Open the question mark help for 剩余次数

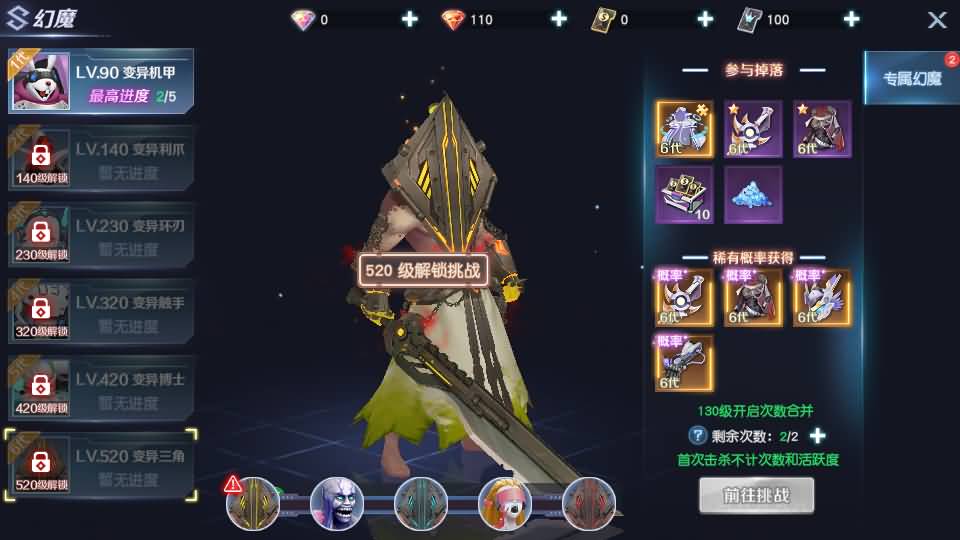pyautogui.click(x=698, y=436)
